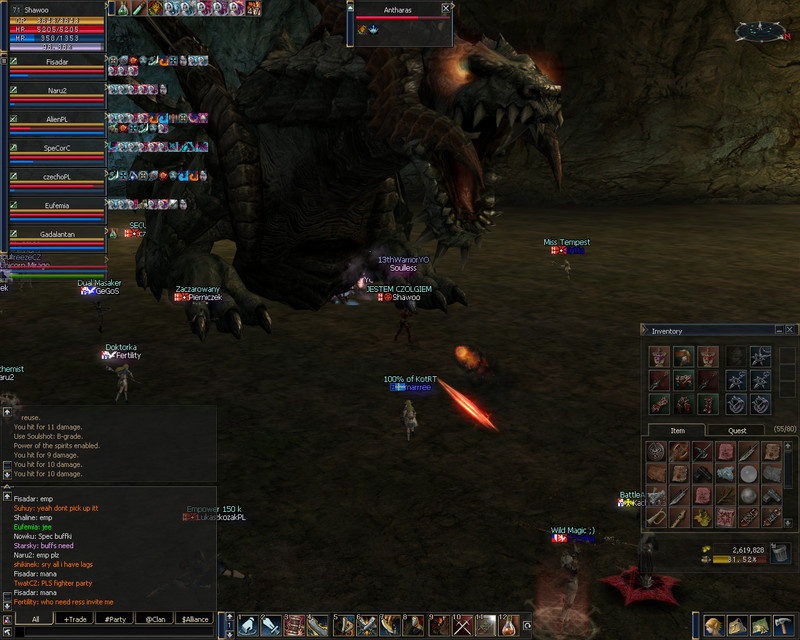Image resolution: width=800 pixels, height=640 pixels.
Task: Choose party member SpeCorC
Action: point(57,148)
